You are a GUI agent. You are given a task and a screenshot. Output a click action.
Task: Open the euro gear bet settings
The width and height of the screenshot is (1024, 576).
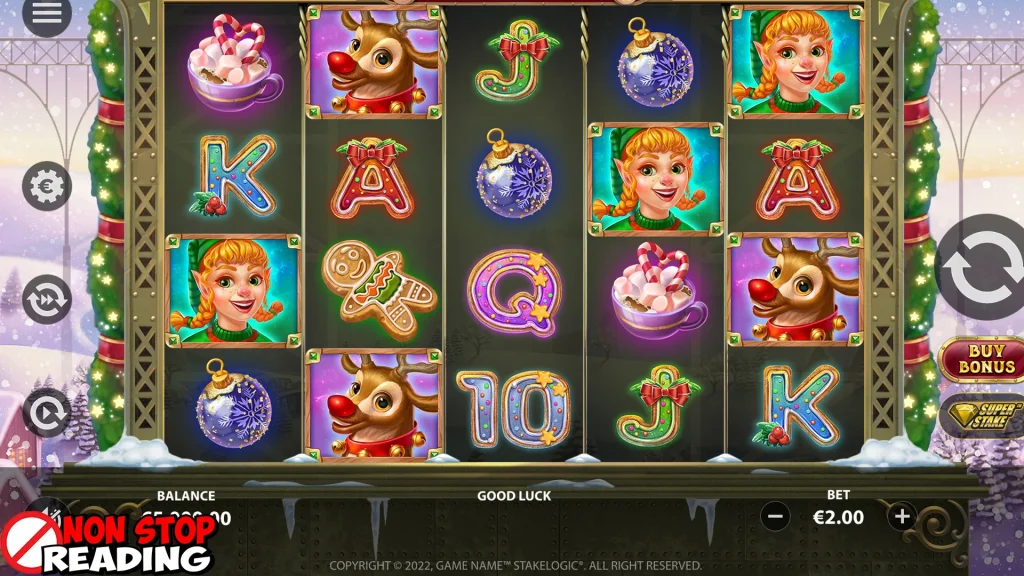47,186
